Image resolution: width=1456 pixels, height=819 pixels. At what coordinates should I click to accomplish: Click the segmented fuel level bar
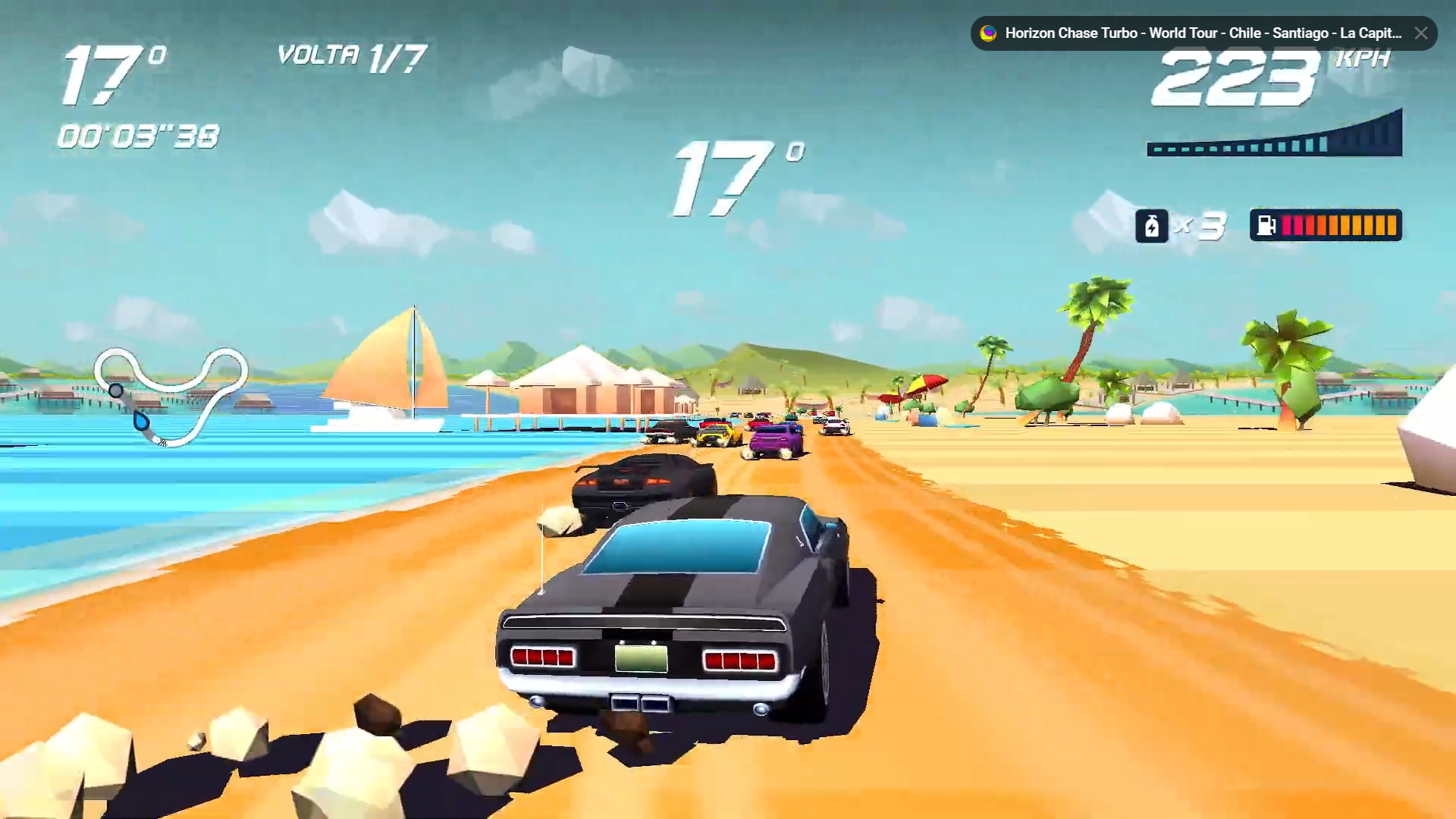[x=1338, y=224]
